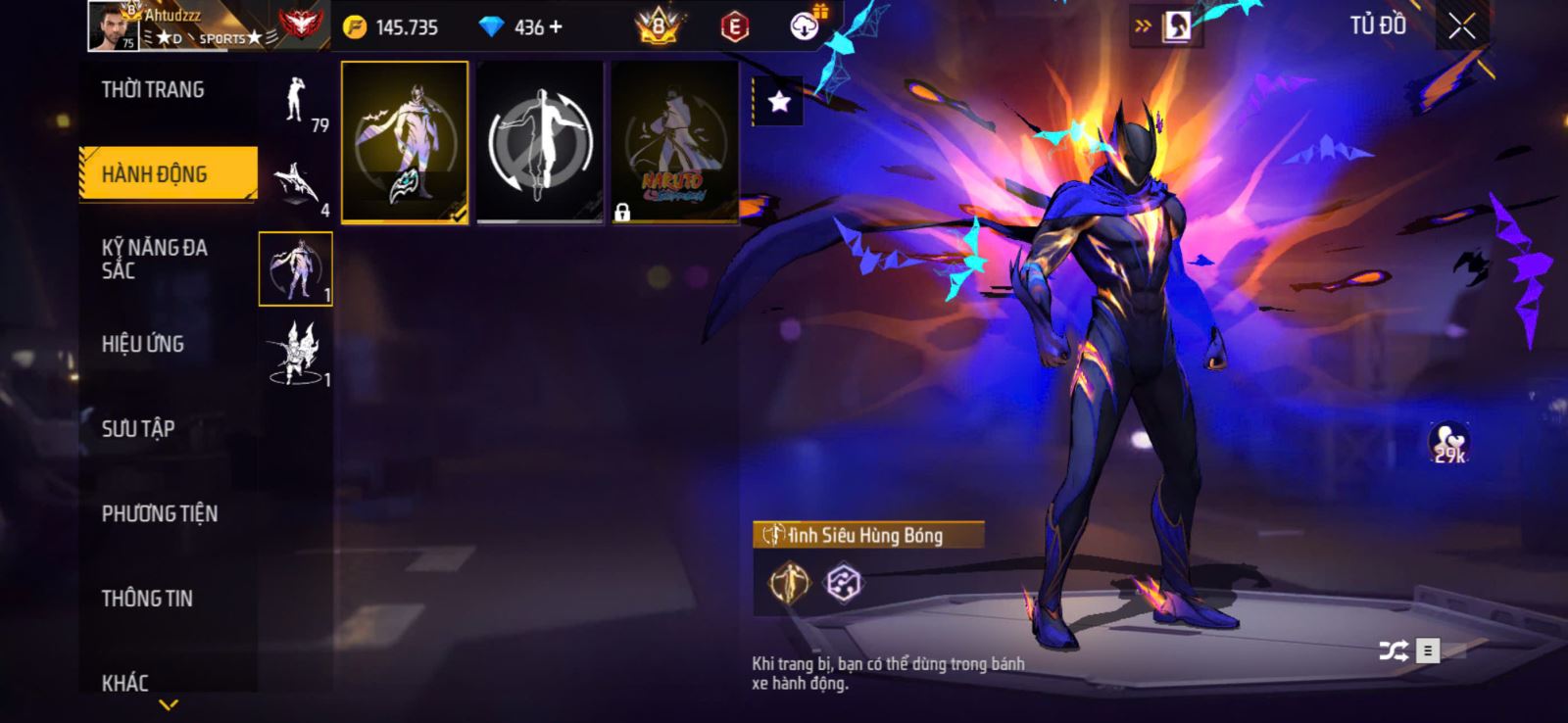
Task: Switch to the Khác category
Action: [x=125, y=682]
